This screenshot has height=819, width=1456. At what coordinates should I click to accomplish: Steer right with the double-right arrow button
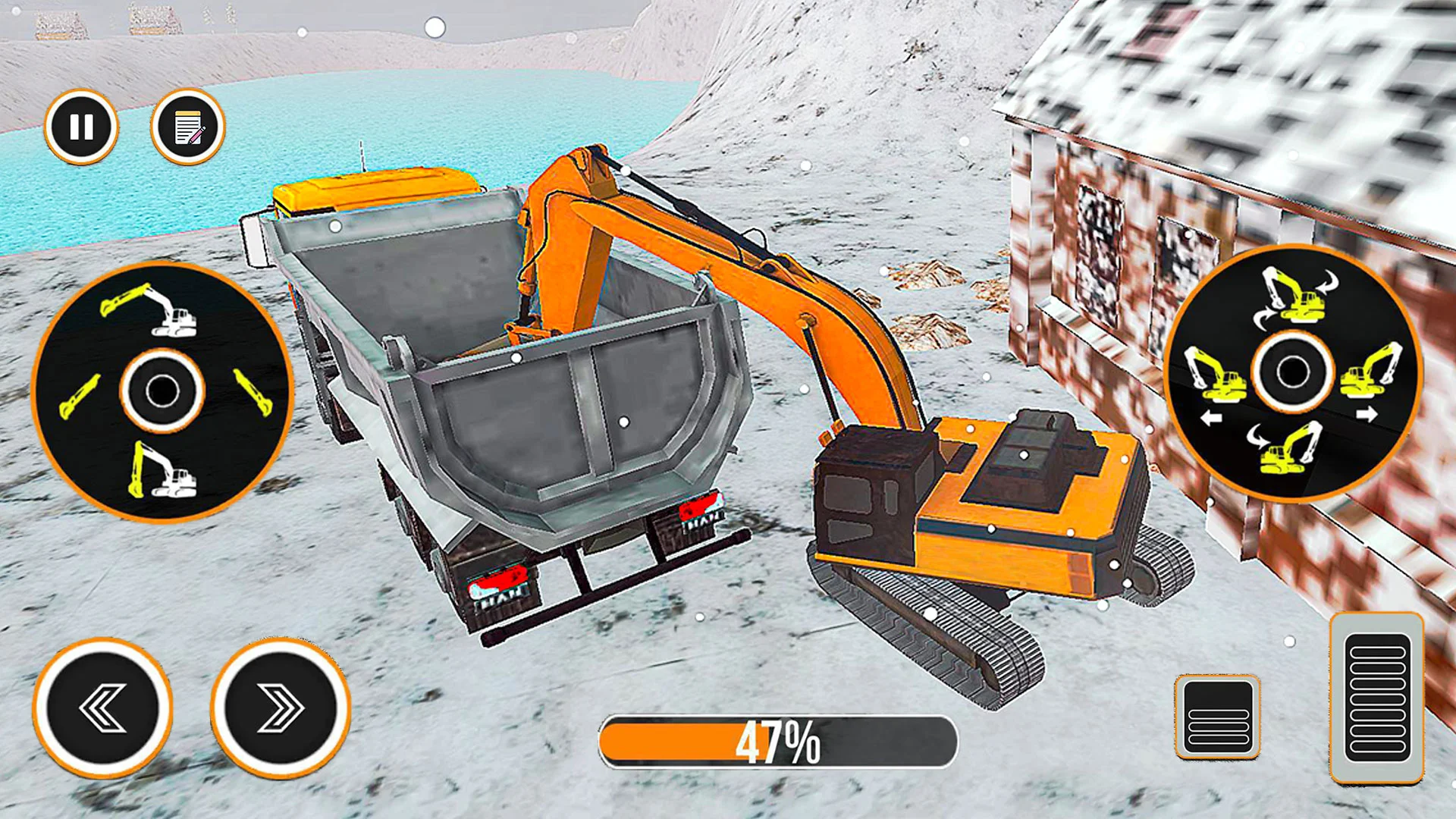(x=281, y=708)
